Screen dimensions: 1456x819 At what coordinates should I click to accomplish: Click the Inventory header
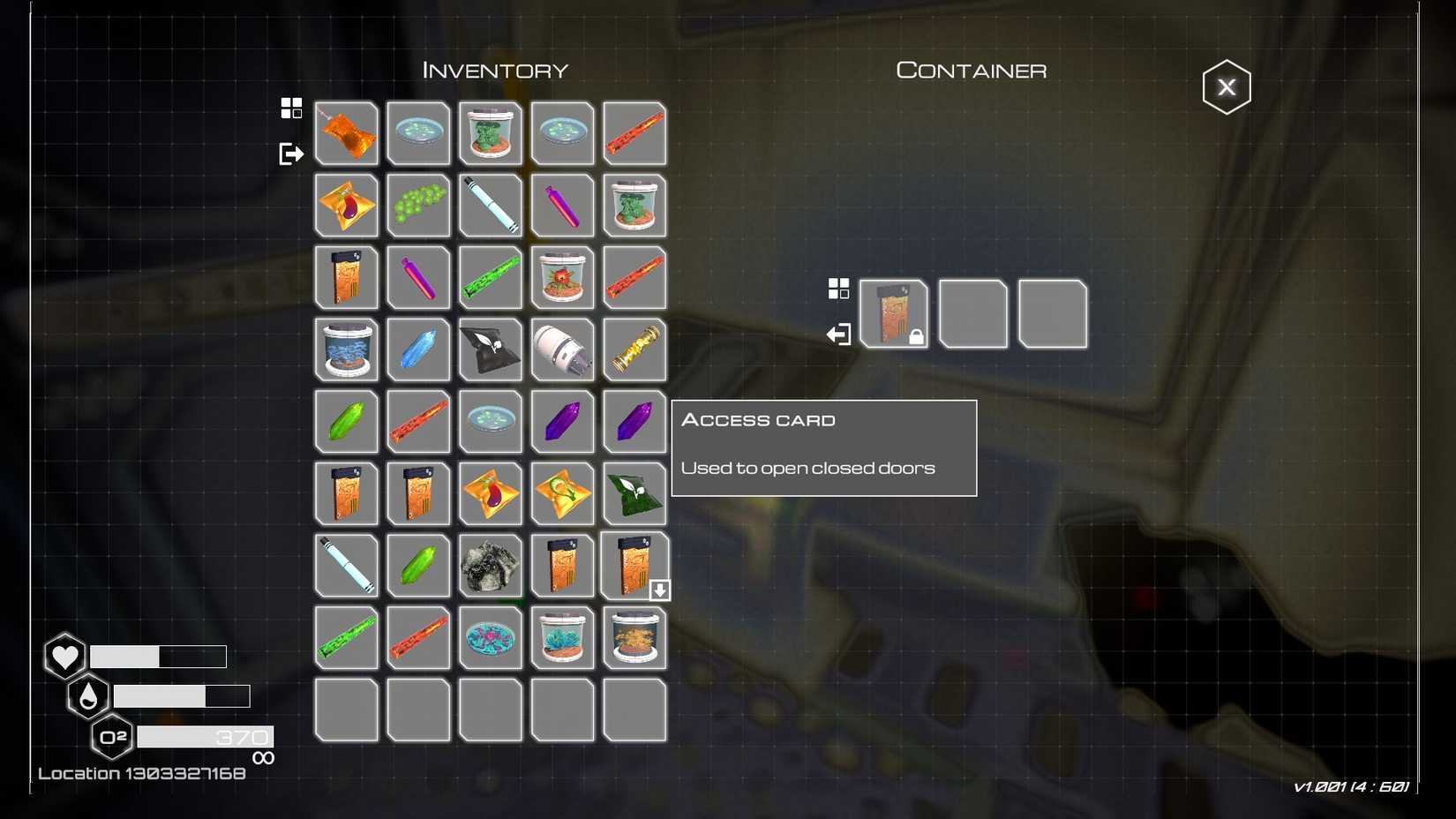[x=494, y=70]
